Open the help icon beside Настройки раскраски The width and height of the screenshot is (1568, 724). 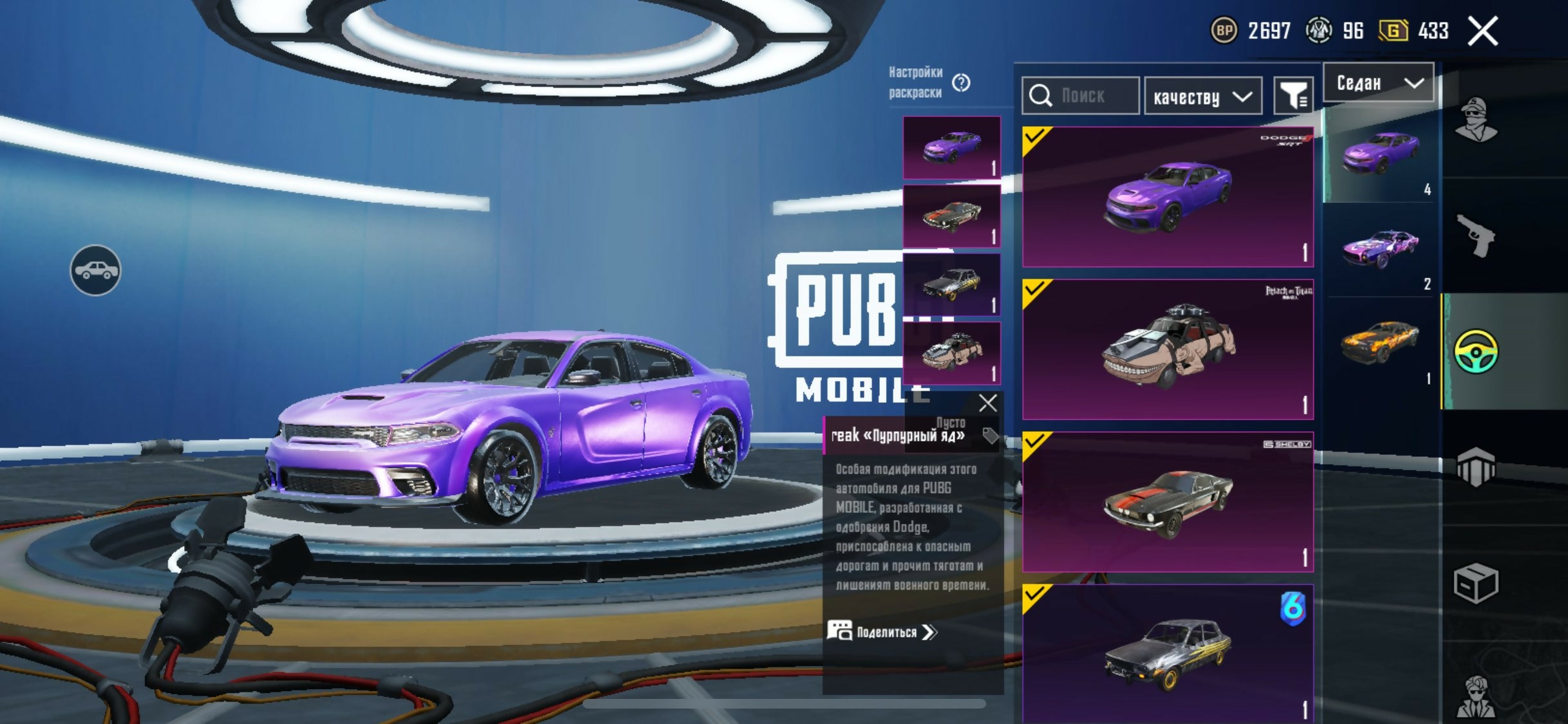962,82
